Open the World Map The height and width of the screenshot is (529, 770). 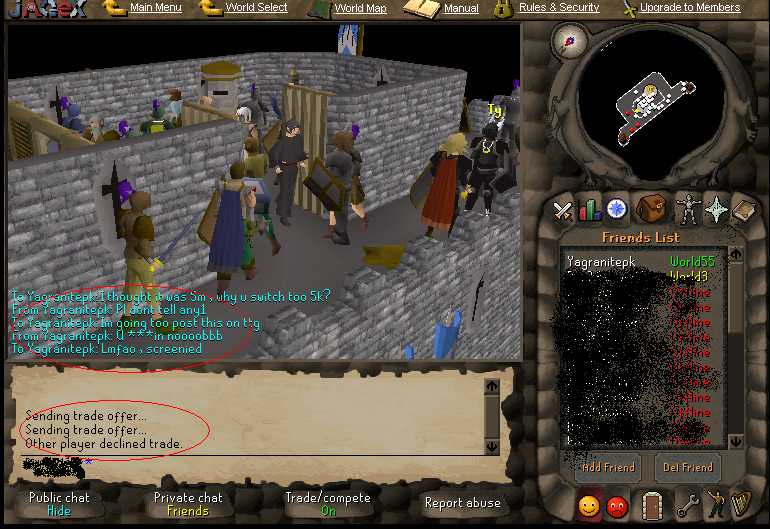point(360,9)
